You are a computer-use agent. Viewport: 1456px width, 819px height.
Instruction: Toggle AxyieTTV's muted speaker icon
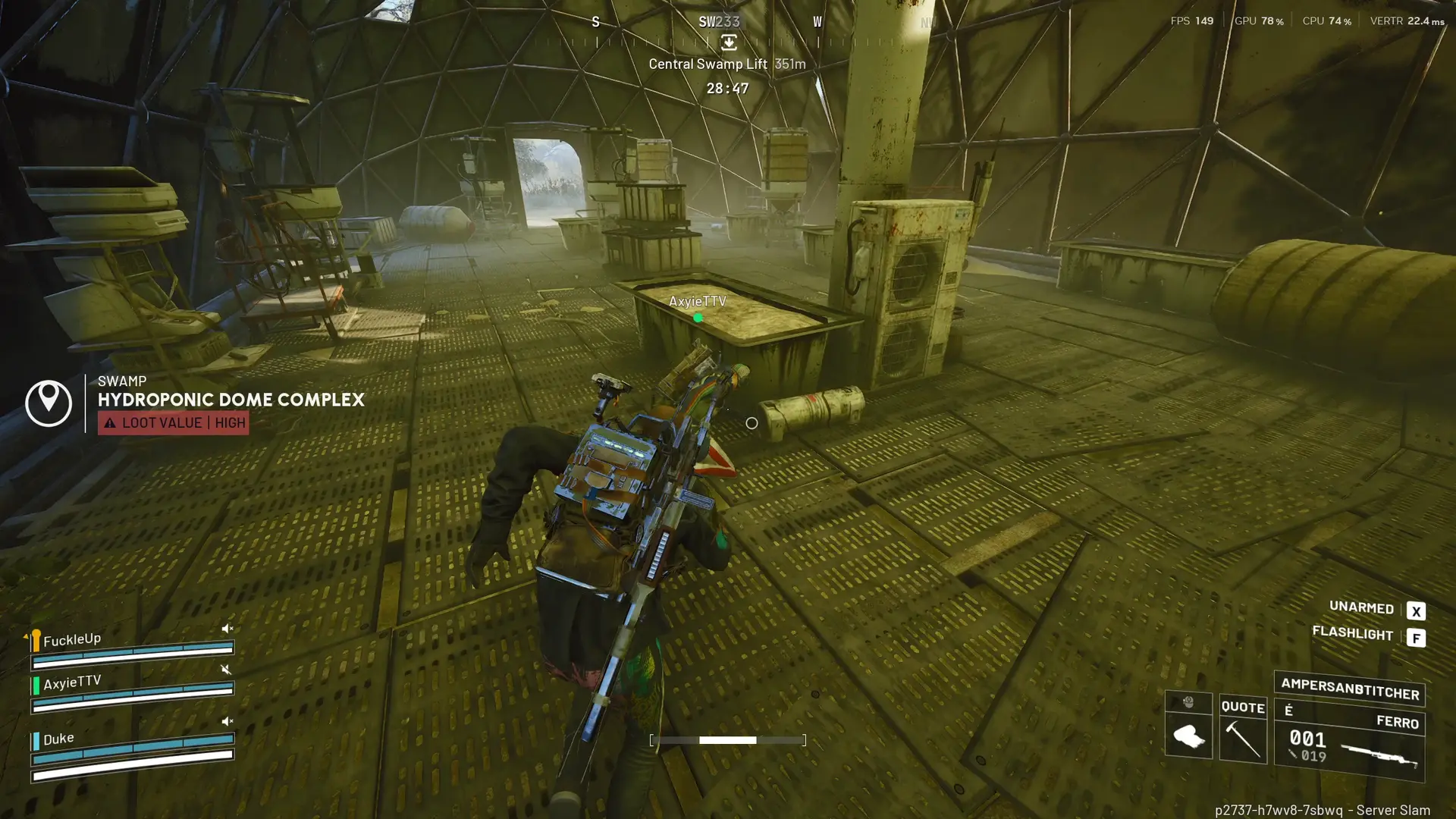[x=225, y=669]
